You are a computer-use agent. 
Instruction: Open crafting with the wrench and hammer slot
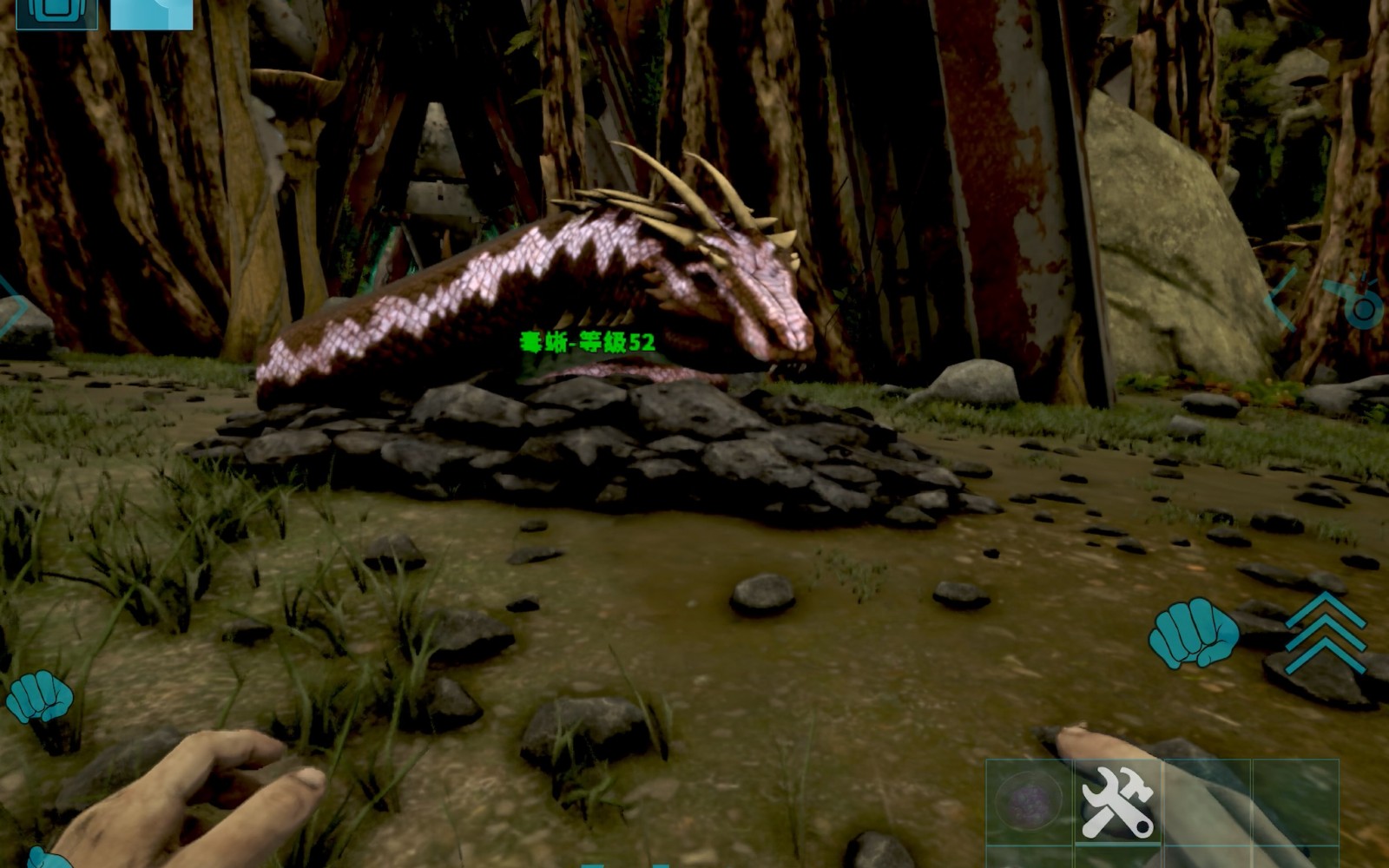[x=1118, y=801]
